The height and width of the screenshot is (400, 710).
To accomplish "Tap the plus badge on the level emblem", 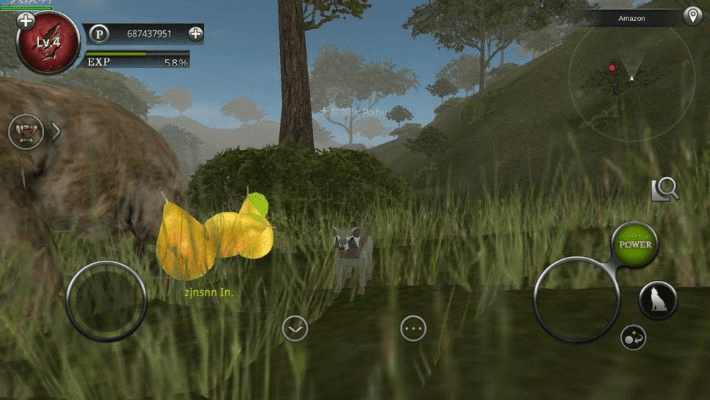I will pos(26,20).
